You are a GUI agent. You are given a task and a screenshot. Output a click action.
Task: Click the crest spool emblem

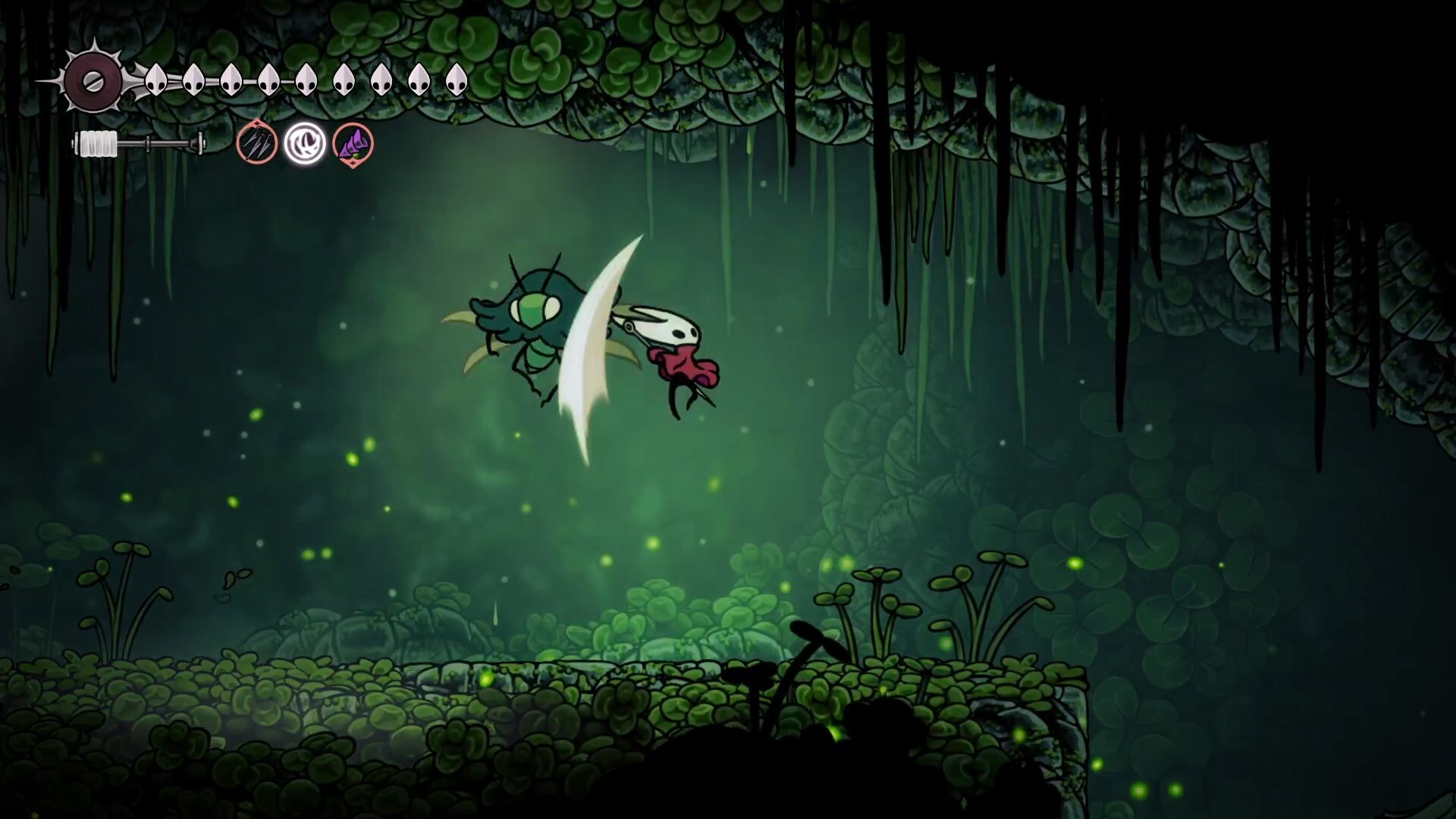click(93, 81)
